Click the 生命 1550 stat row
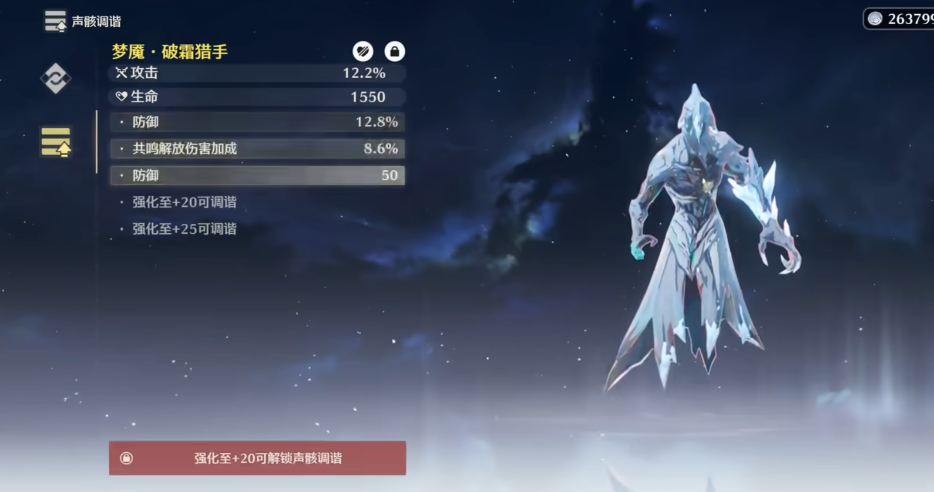 click(x=257, y=97)
